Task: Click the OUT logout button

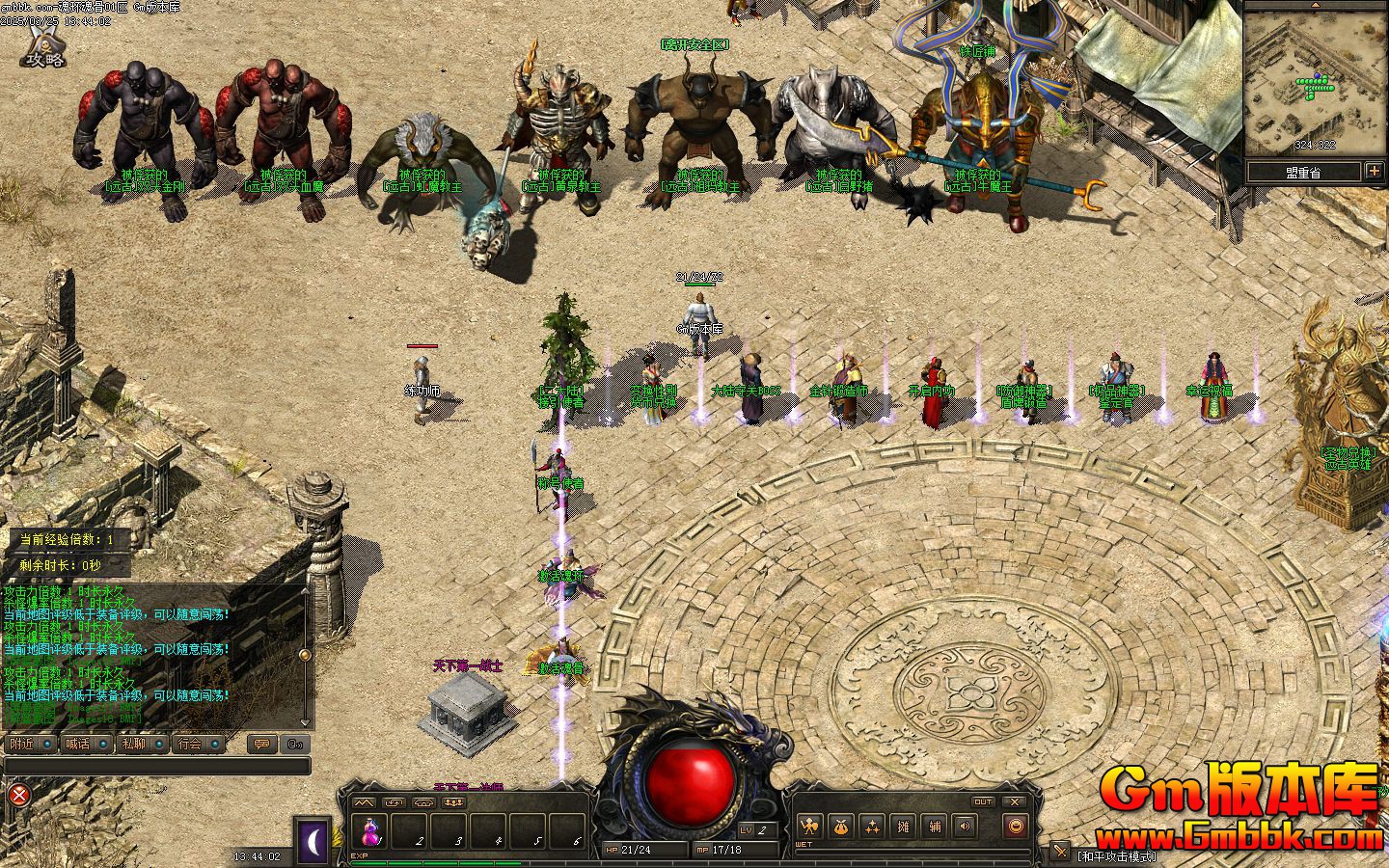Action: [982, 801]
